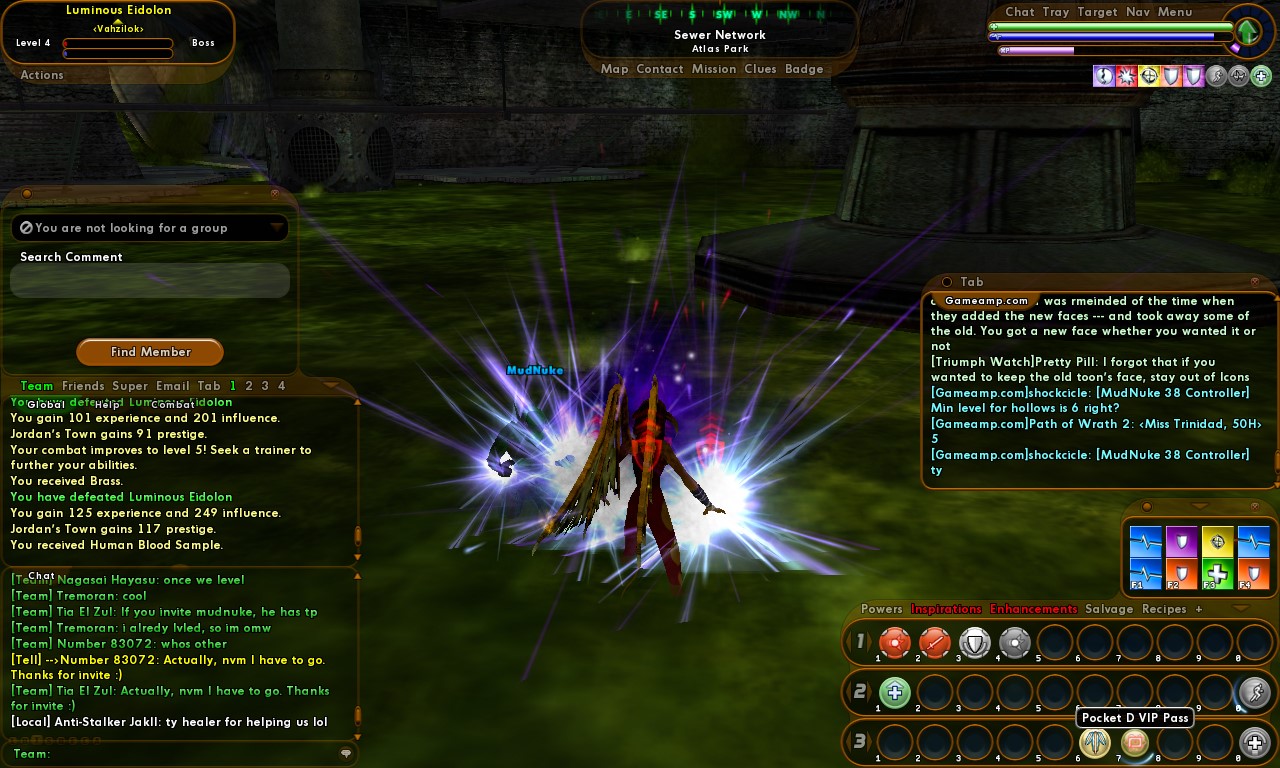Open Actions for targeted Luminous Eidolon
This screenshot has width=1280, height=768.
42,75
